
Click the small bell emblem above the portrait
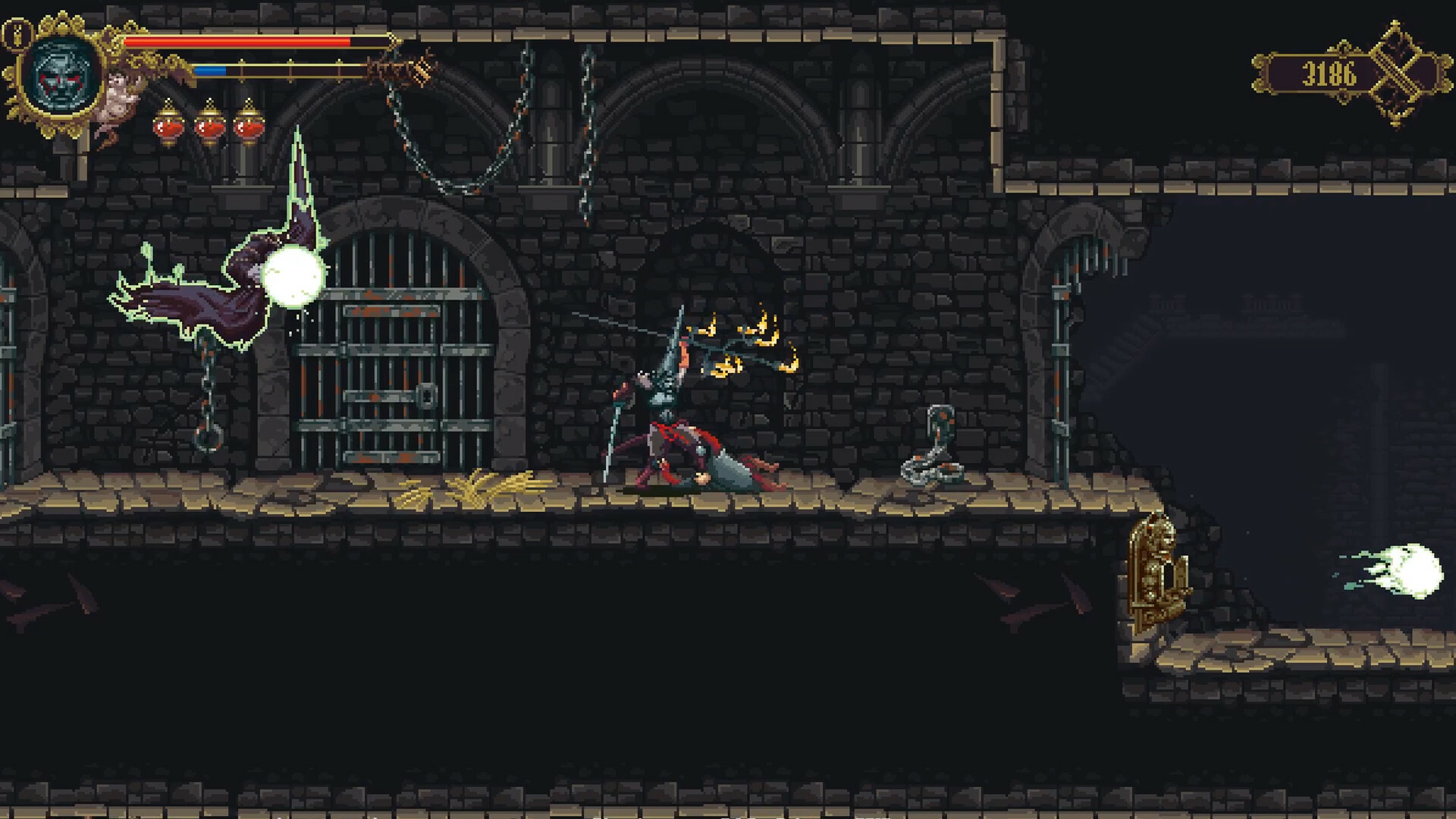click(x=17, y=34)
